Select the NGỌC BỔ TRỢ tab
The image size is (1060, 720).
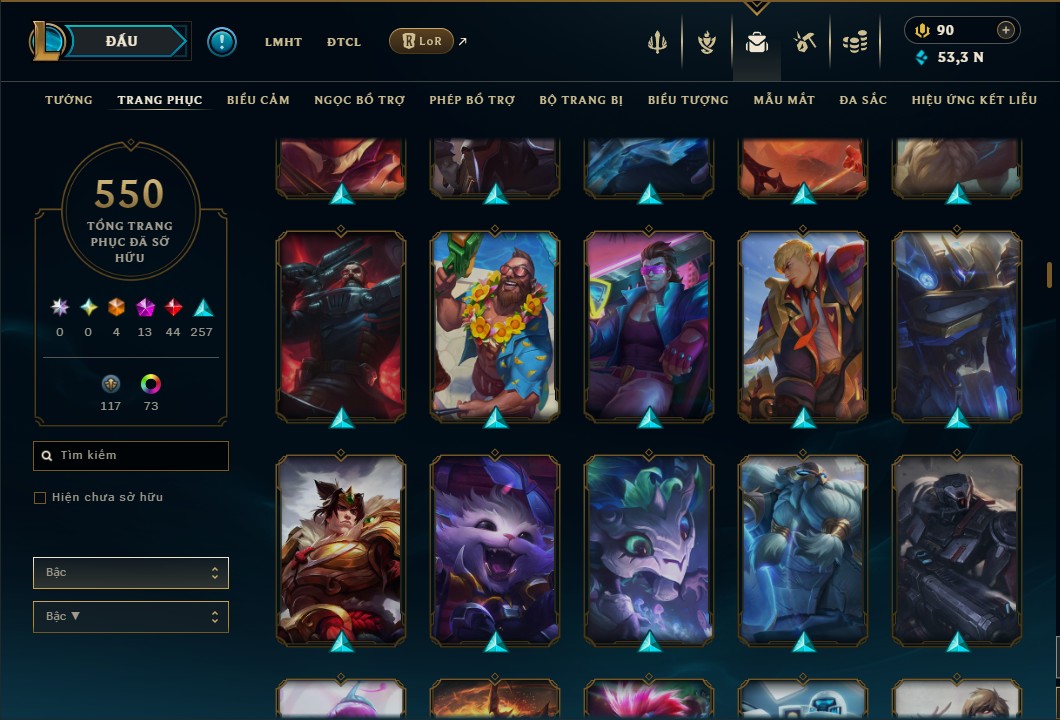coord(359,100)
